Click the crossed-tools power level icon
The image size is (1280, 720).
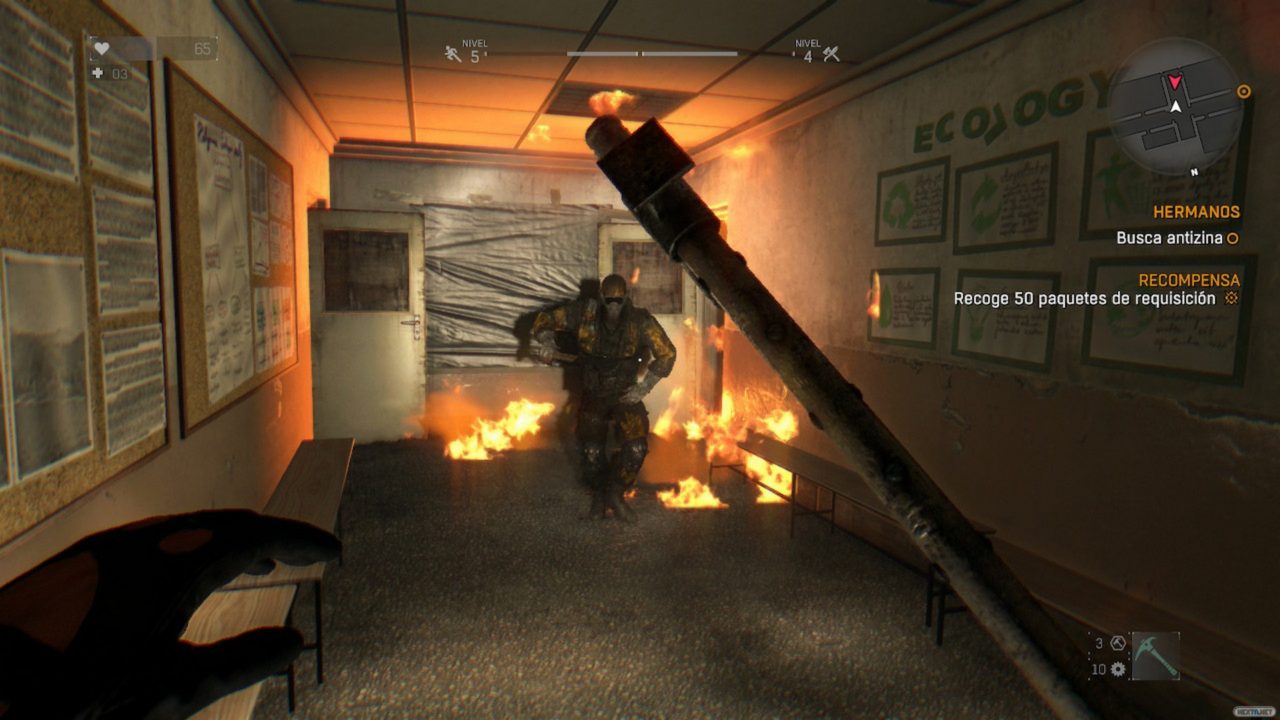[x=831, y=54]
